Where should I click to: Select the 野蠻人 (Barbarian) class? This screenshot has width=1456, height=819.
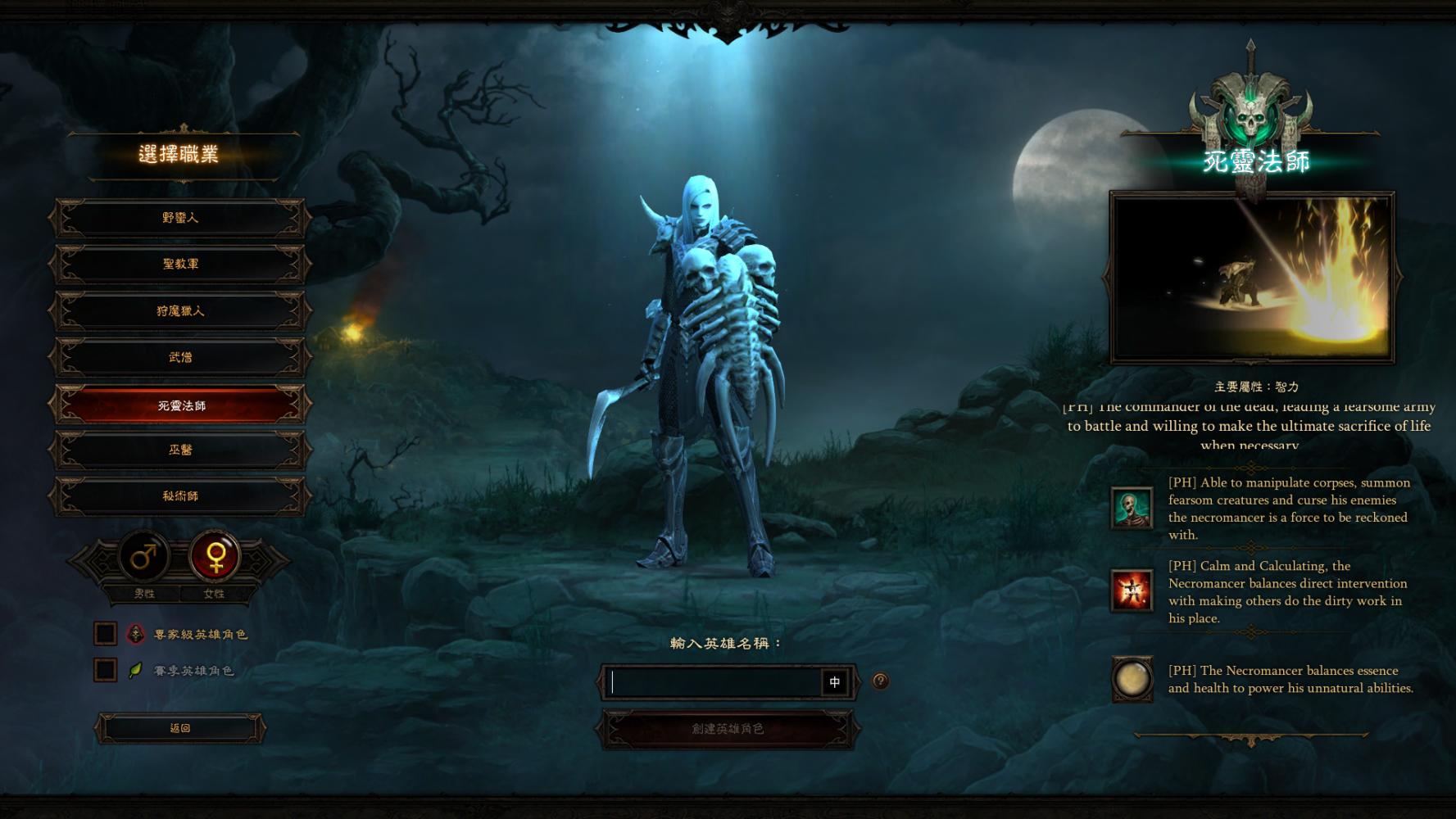(x=180, y=218)
